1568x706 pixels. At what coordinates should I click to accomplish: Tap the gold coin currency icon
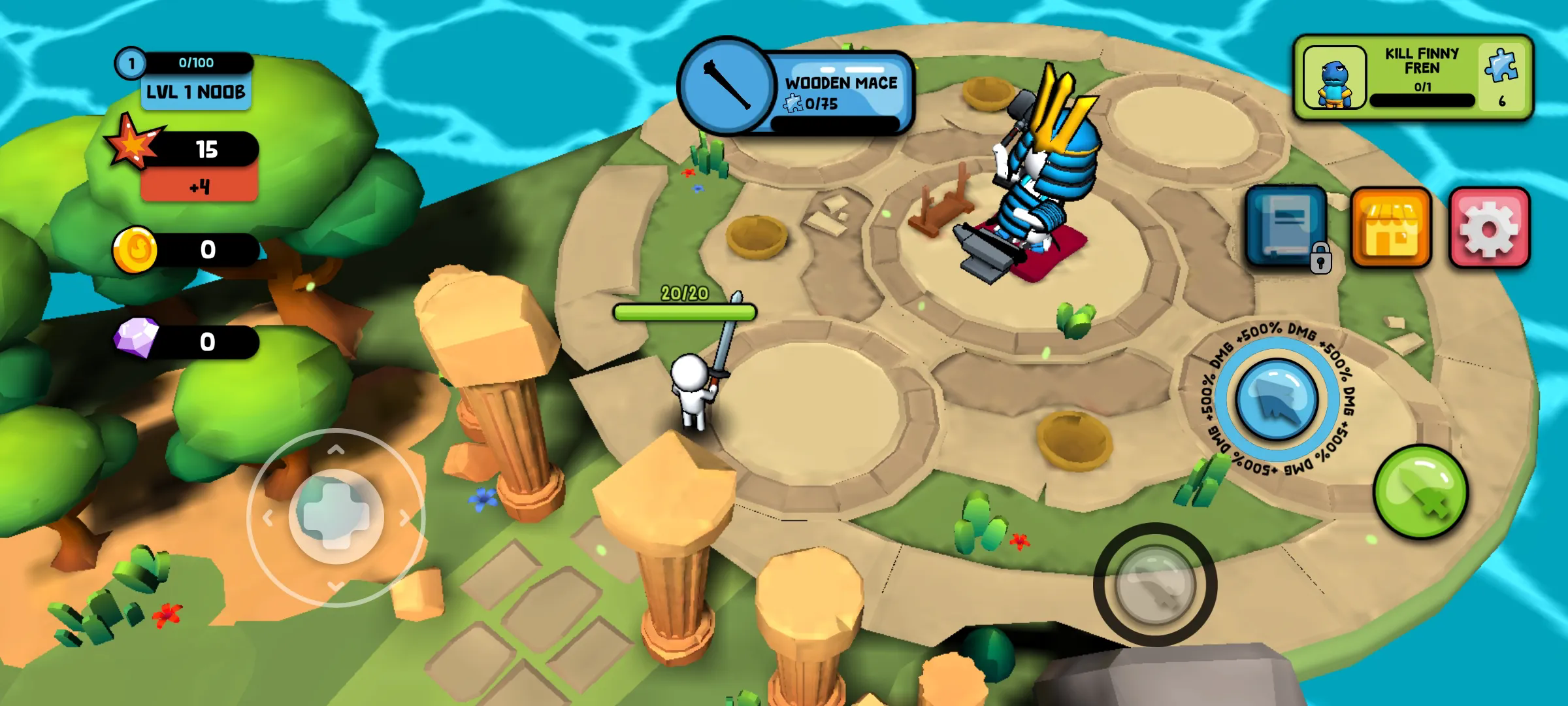(135, 250)
